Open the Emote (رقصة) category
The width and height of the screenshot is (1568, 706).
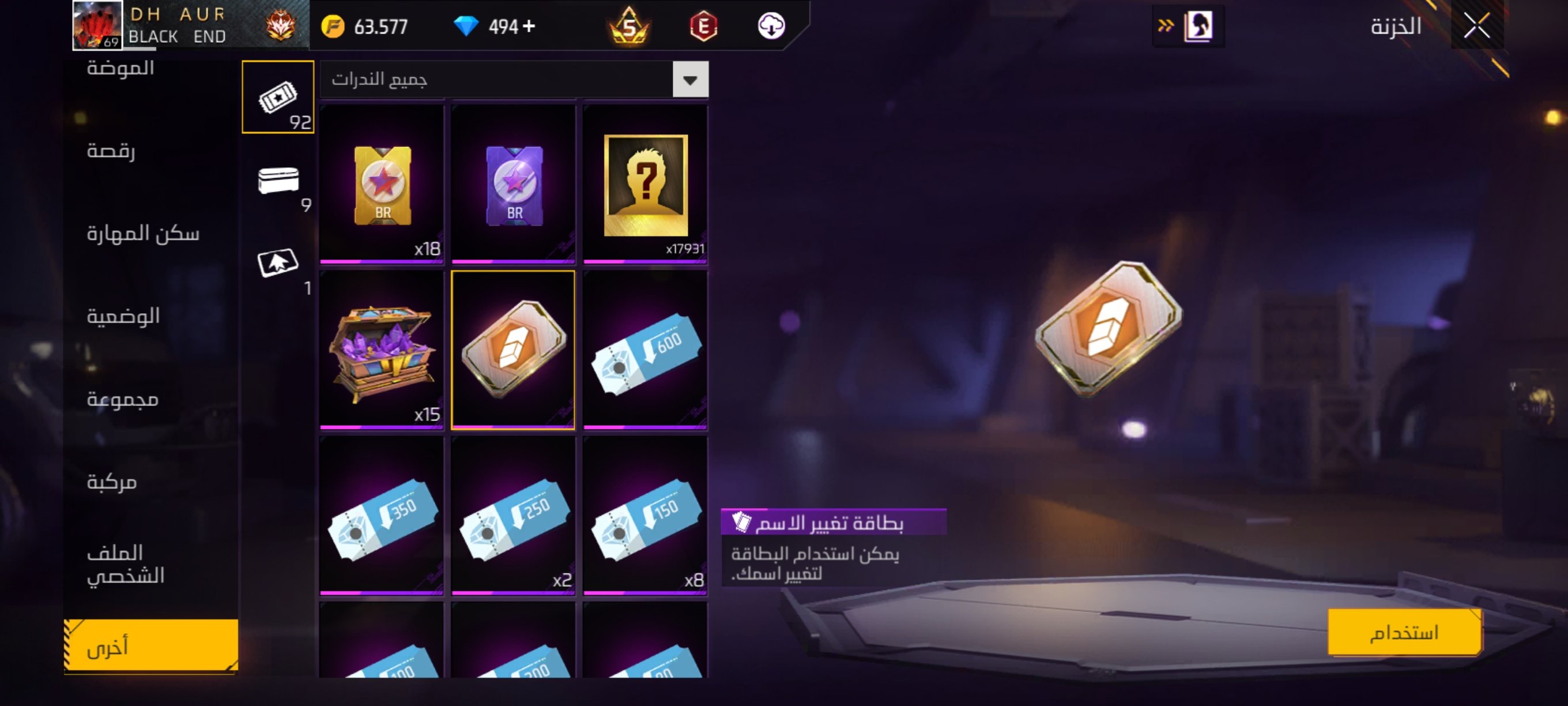tap(111, 151)
